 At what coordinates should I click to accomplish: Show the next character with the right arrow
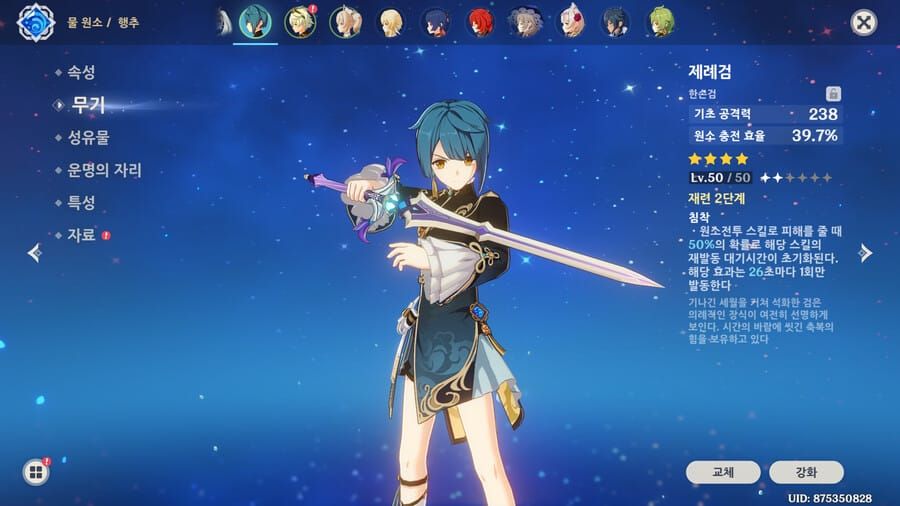click(x=866, y=252)
